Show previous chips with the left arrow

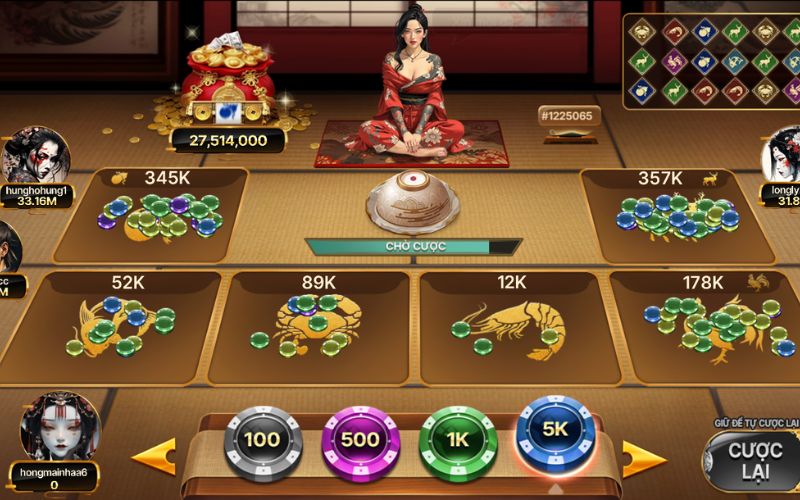(x=154, y=456)
